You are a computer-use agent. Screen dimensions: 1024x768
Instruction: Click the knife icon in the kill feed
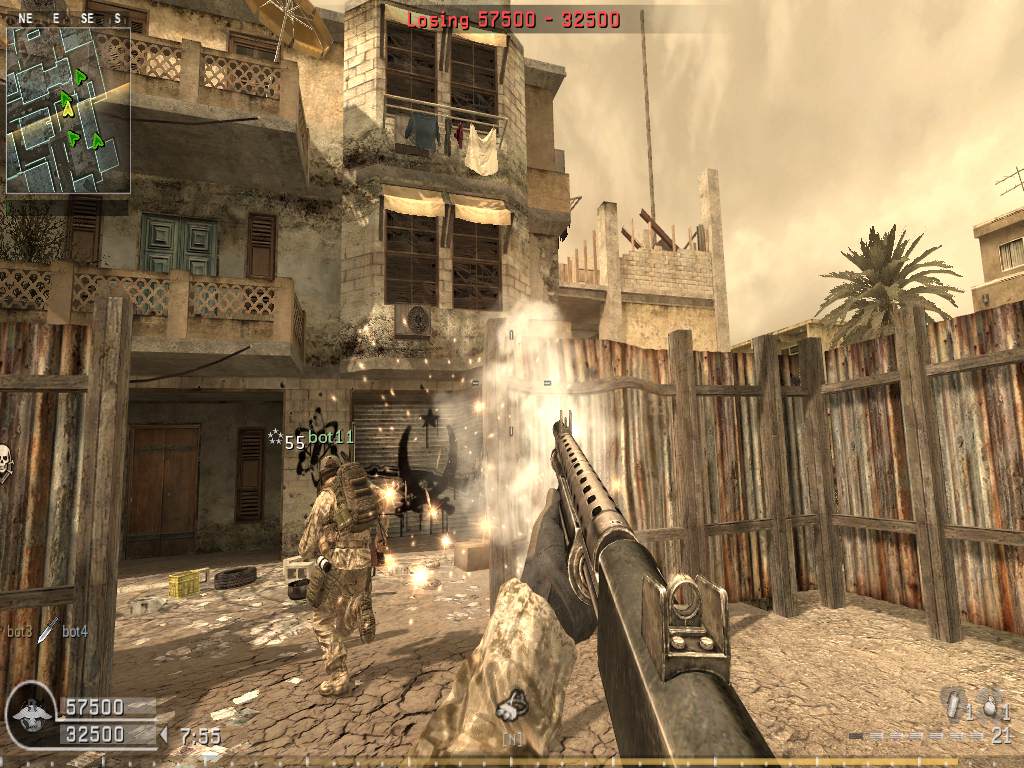pyautogui.click(x=47, y=630)
